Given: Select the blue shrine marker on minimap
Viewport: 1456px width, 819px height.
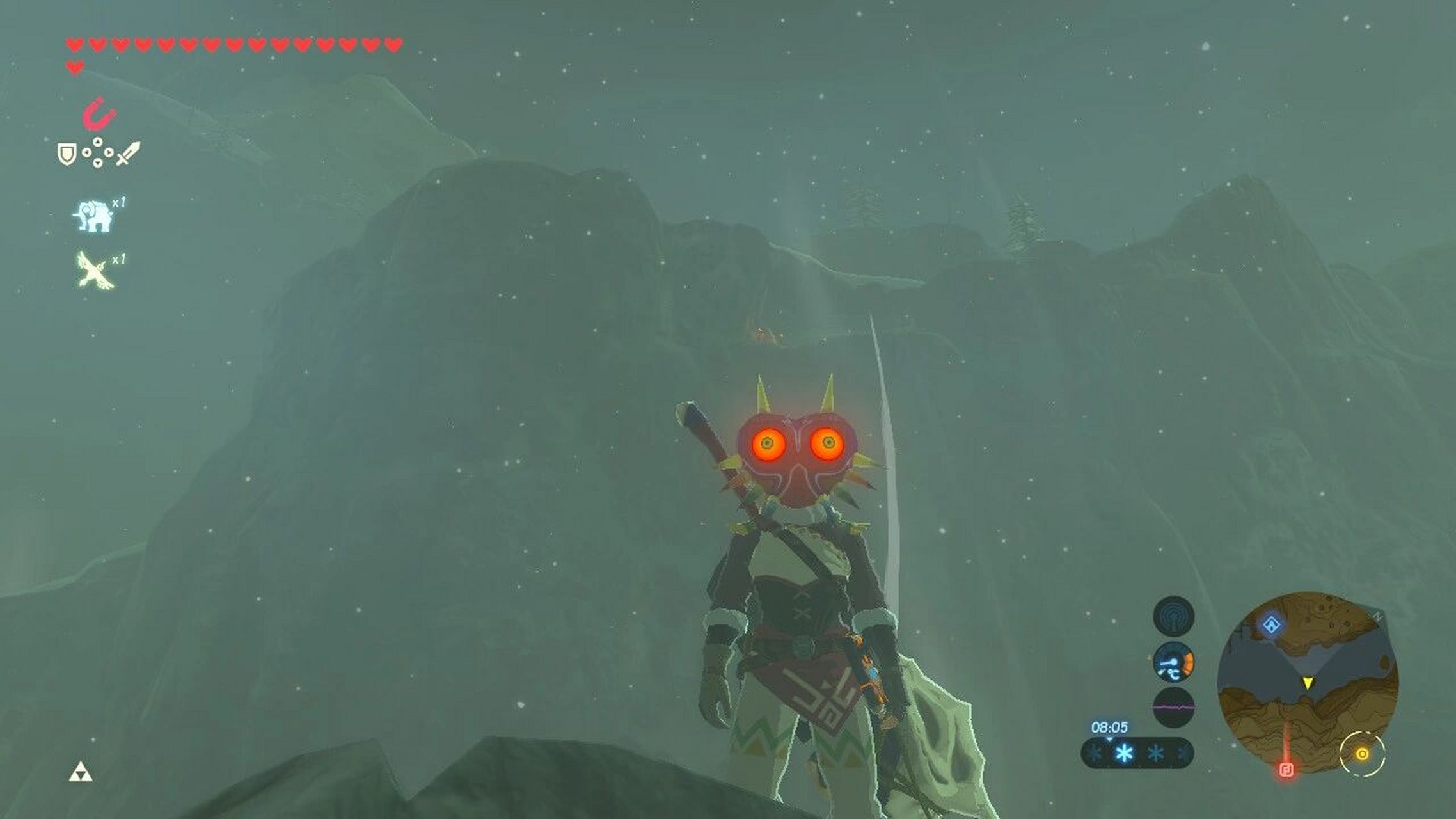Looking at the screenshot, I should click(x=1271, y=624).
